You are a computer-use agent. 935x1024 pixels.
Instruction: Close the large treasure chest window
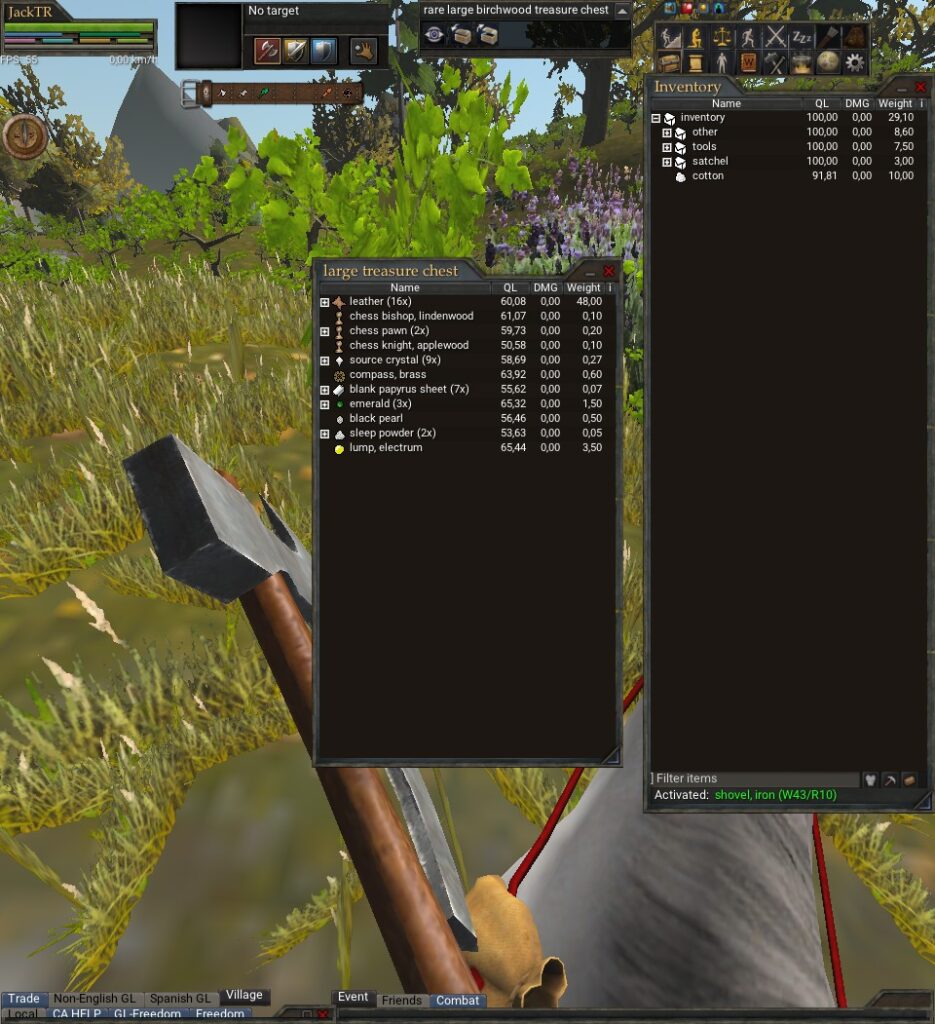609,271
